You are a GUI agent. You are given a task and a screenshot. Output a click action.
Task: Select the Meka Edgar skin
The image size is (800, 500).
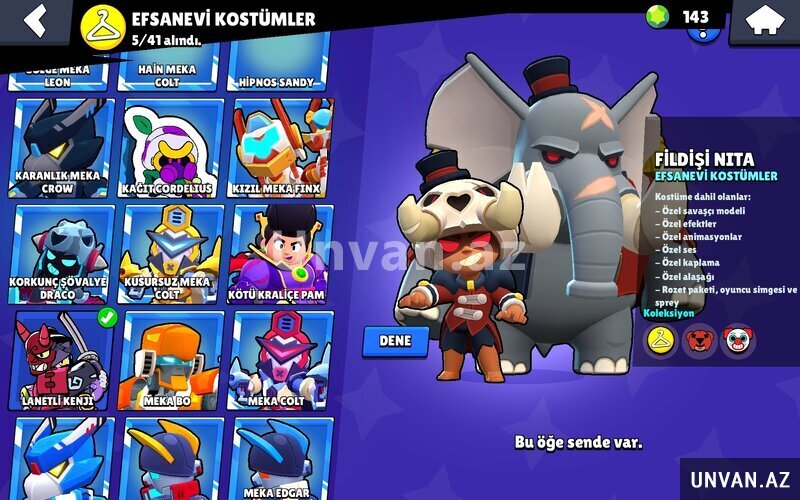pyautogui.click(x=281, y=460)
